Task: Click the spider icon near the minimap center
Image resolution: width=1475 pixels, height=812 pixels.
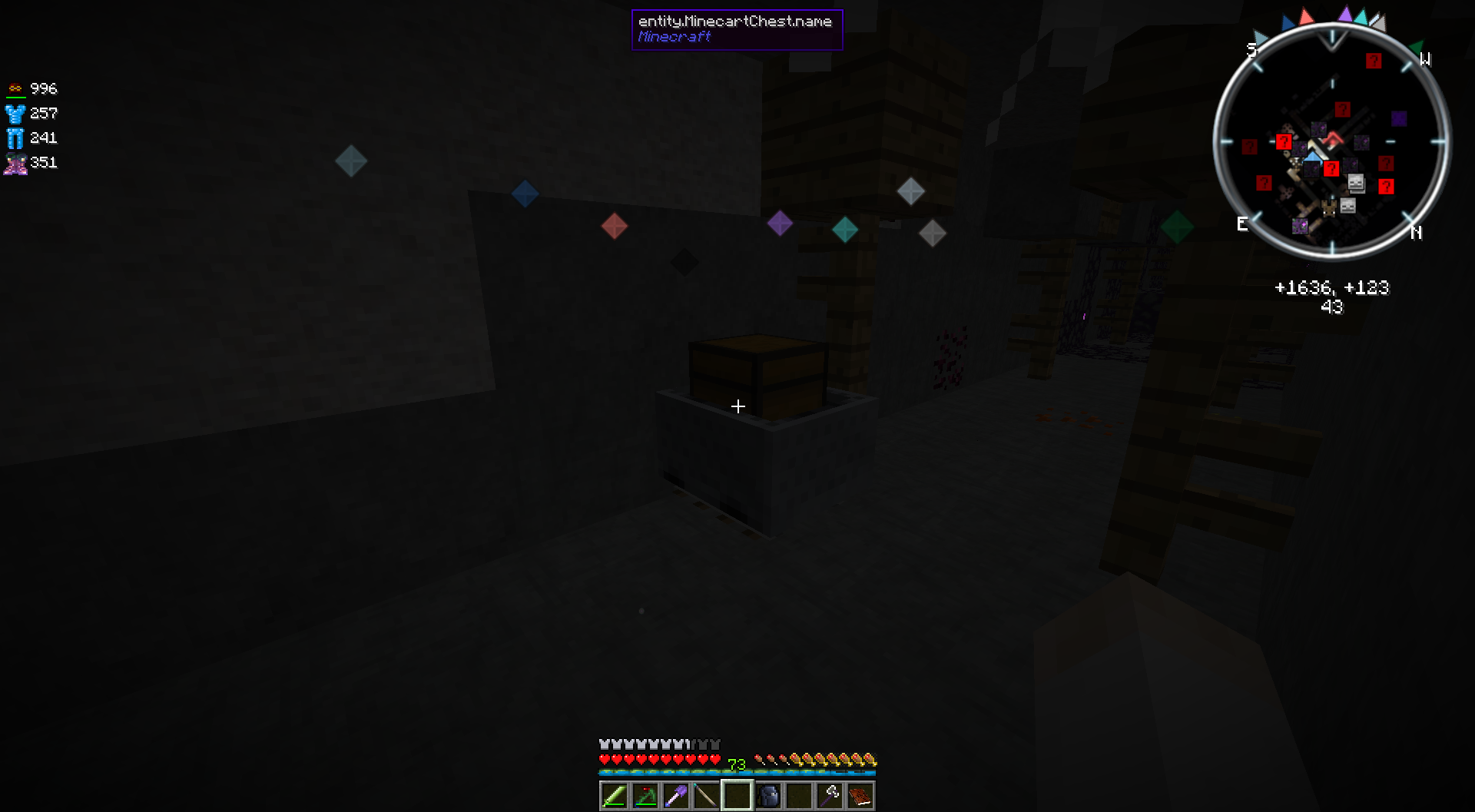Action: [x=1329, y=207]
